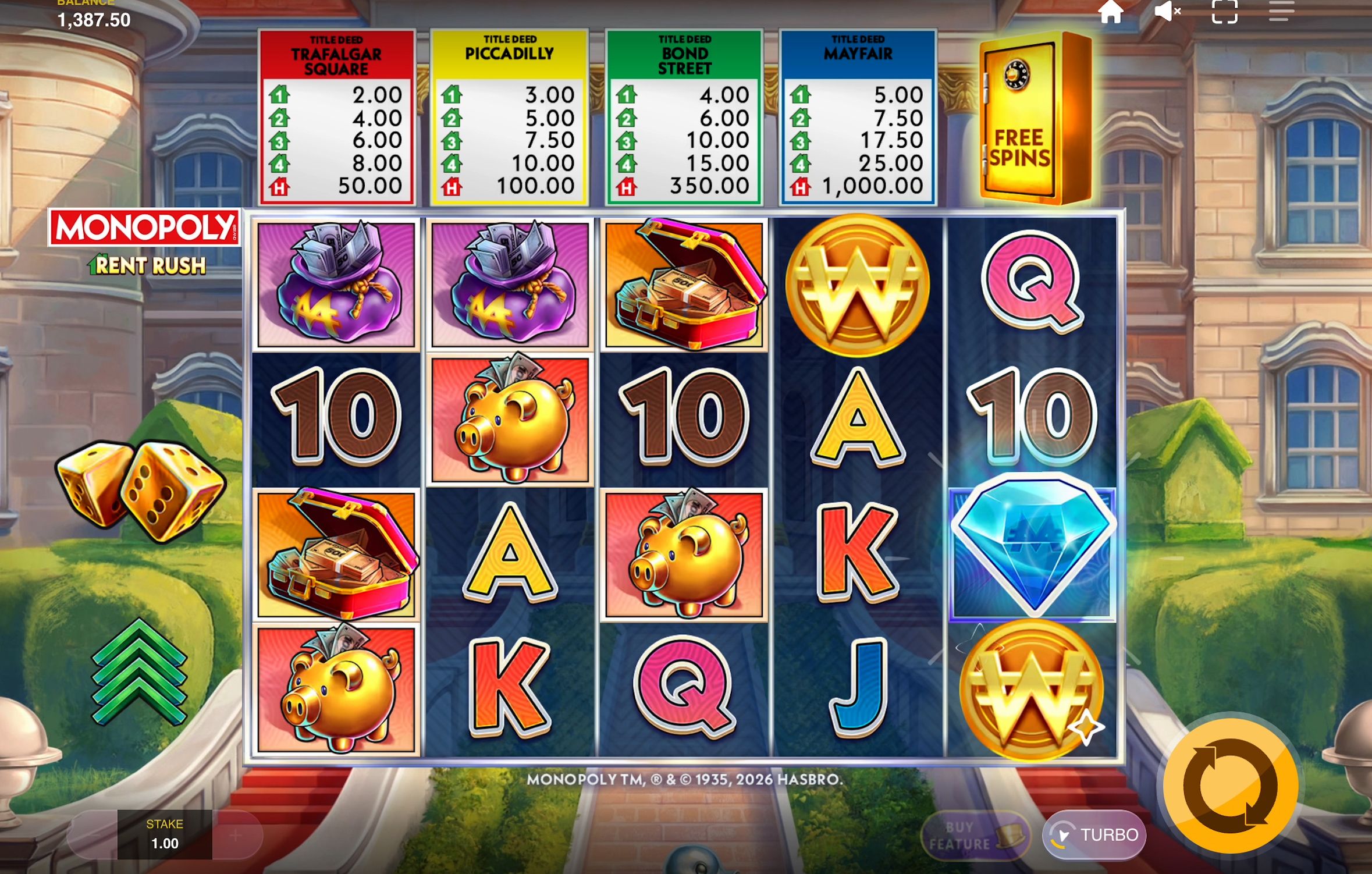Increase the stake with the plus button
Image resolution: width=1372 pixels, height=874 pixels.
pyautogui.click(x=236, y=835)
